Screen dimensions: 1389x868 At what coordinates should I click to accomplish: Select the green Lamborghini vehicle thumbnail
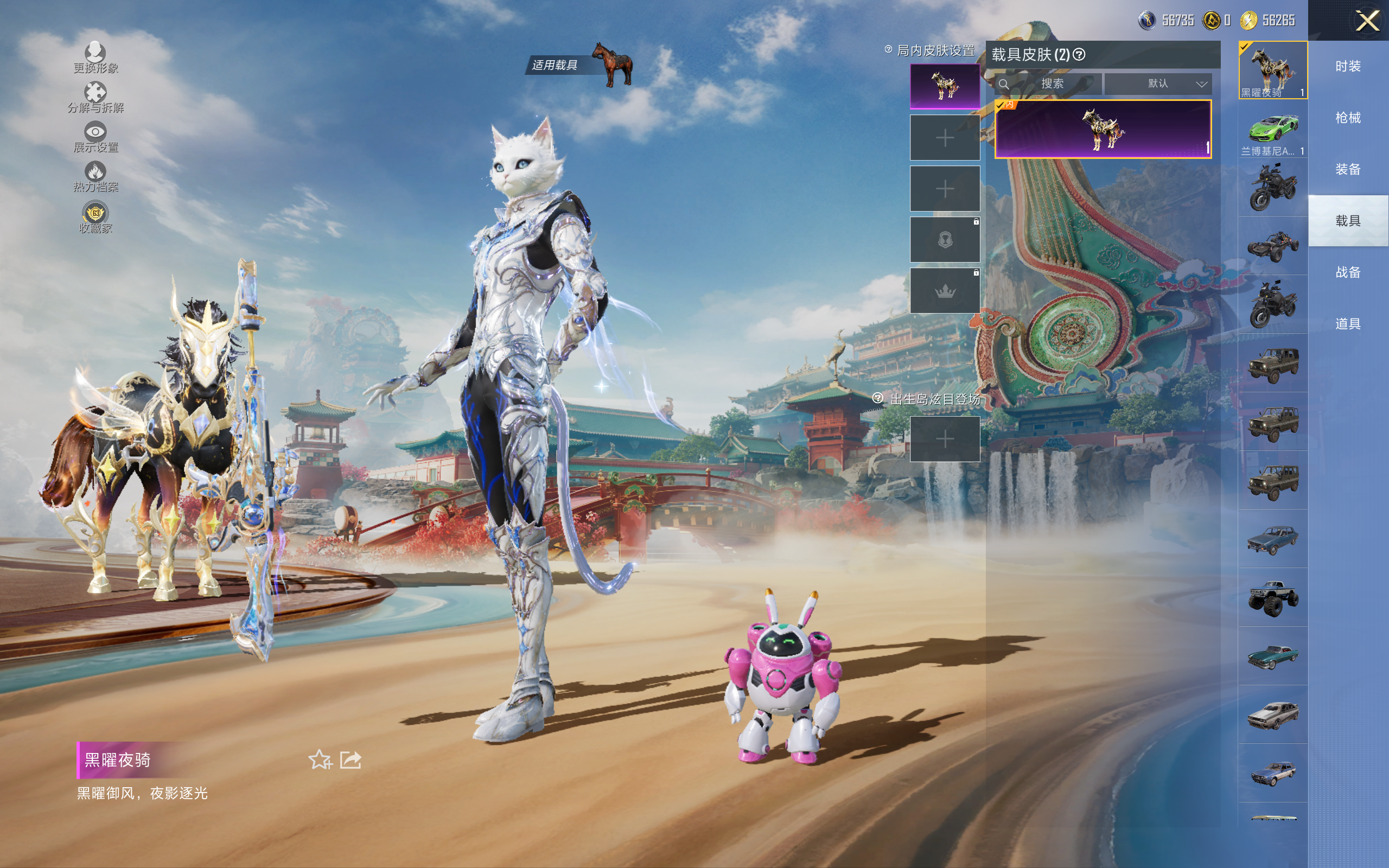click(x=1272, y=130)
